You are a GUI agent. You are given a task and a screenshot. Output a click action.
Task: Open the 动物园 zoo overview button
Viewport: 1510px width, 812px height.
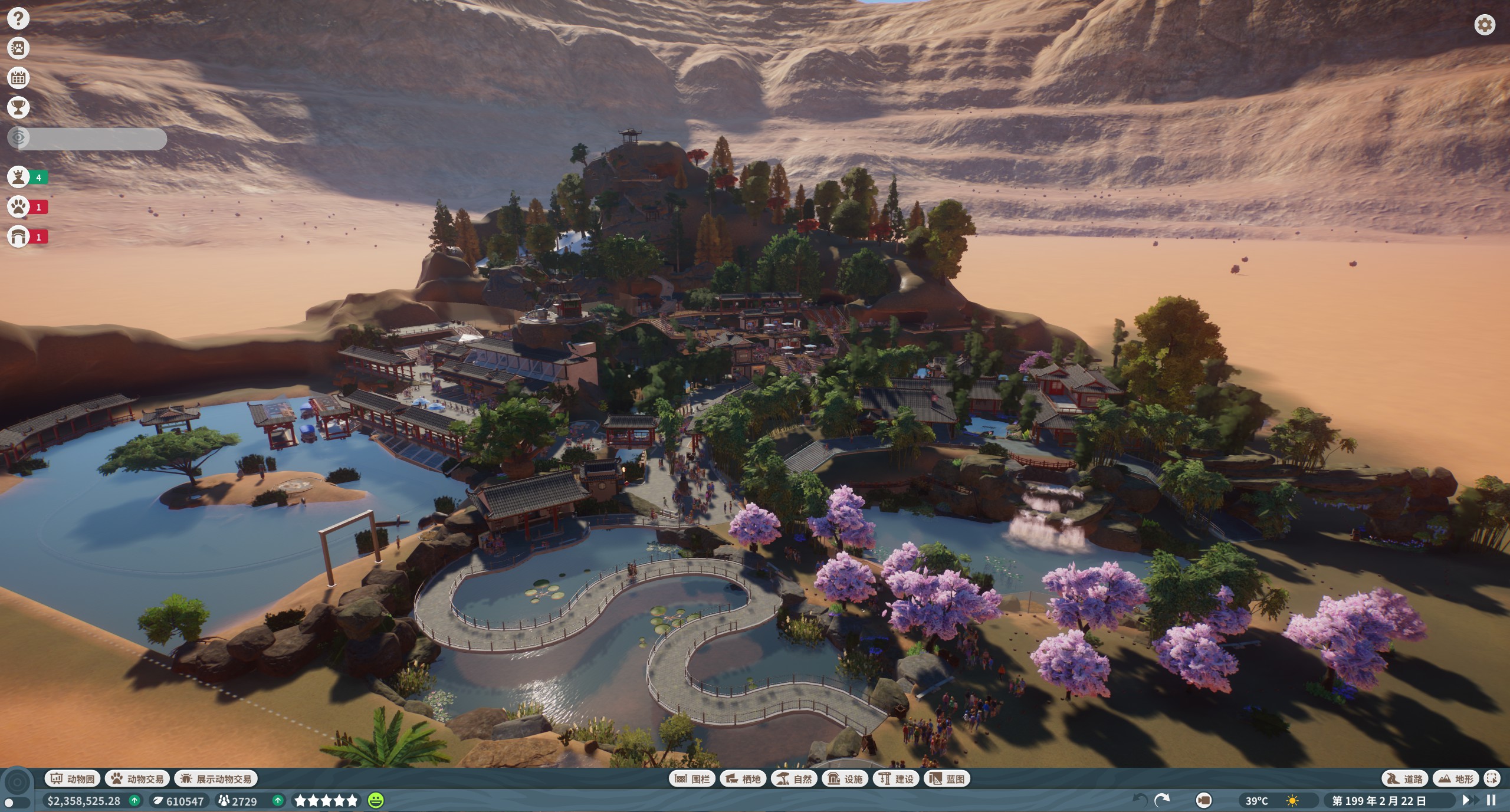coord(73,779)
